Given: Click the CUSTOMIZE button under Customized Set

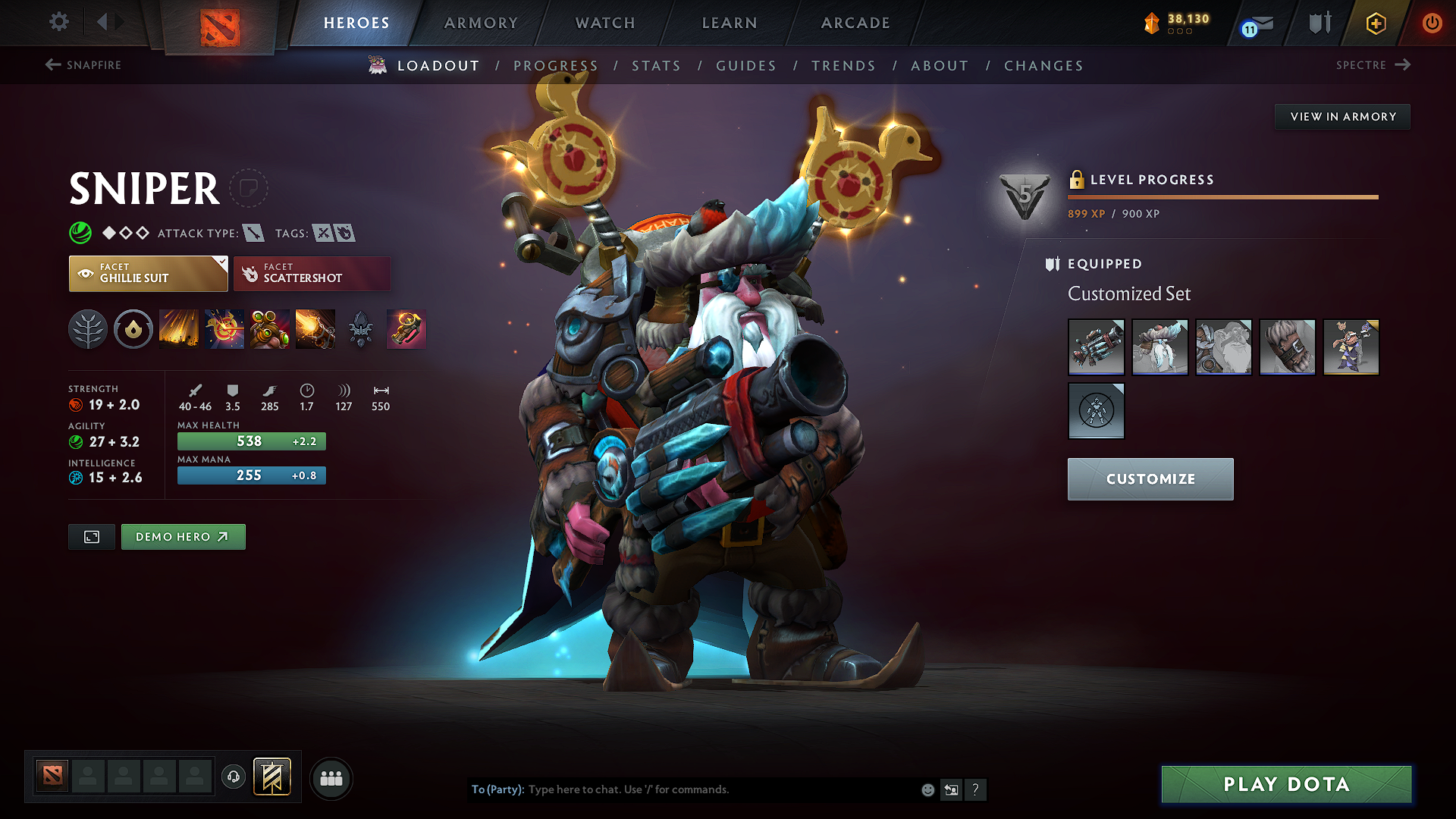Looking at the screenshot, I should (x=1150, y=479).
